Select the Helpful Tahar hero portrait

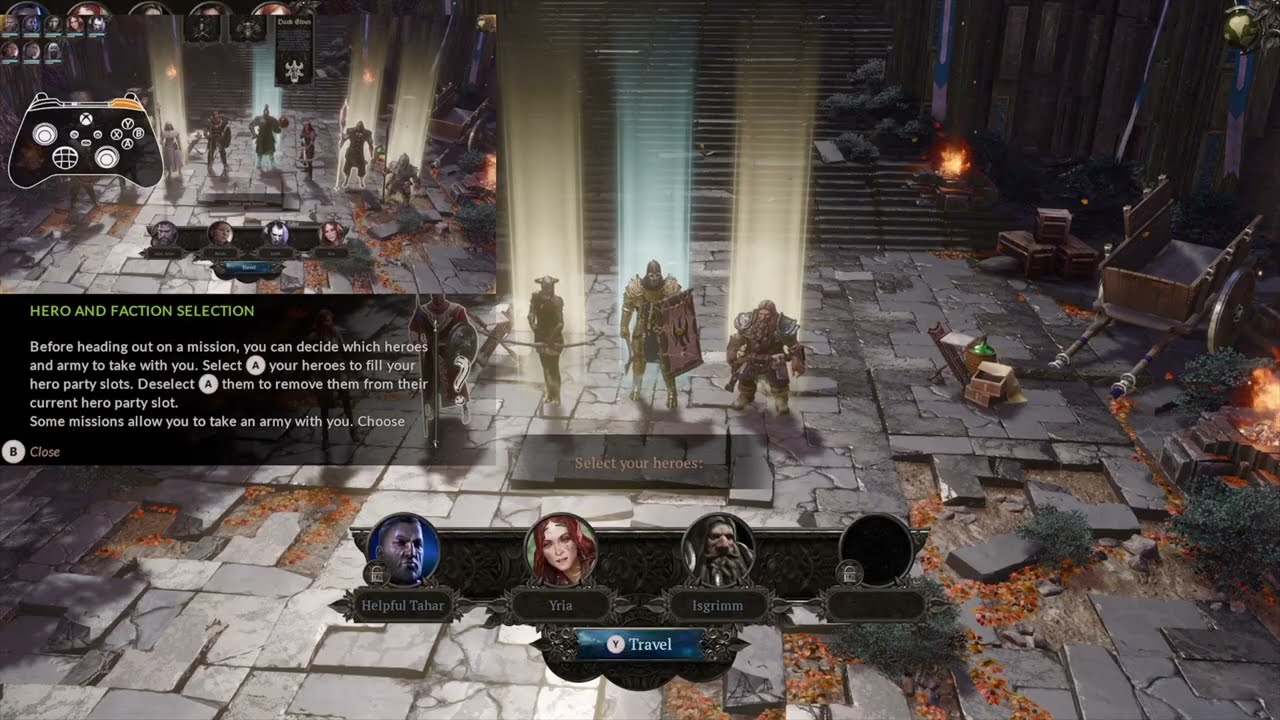click(x=404, y=550)
